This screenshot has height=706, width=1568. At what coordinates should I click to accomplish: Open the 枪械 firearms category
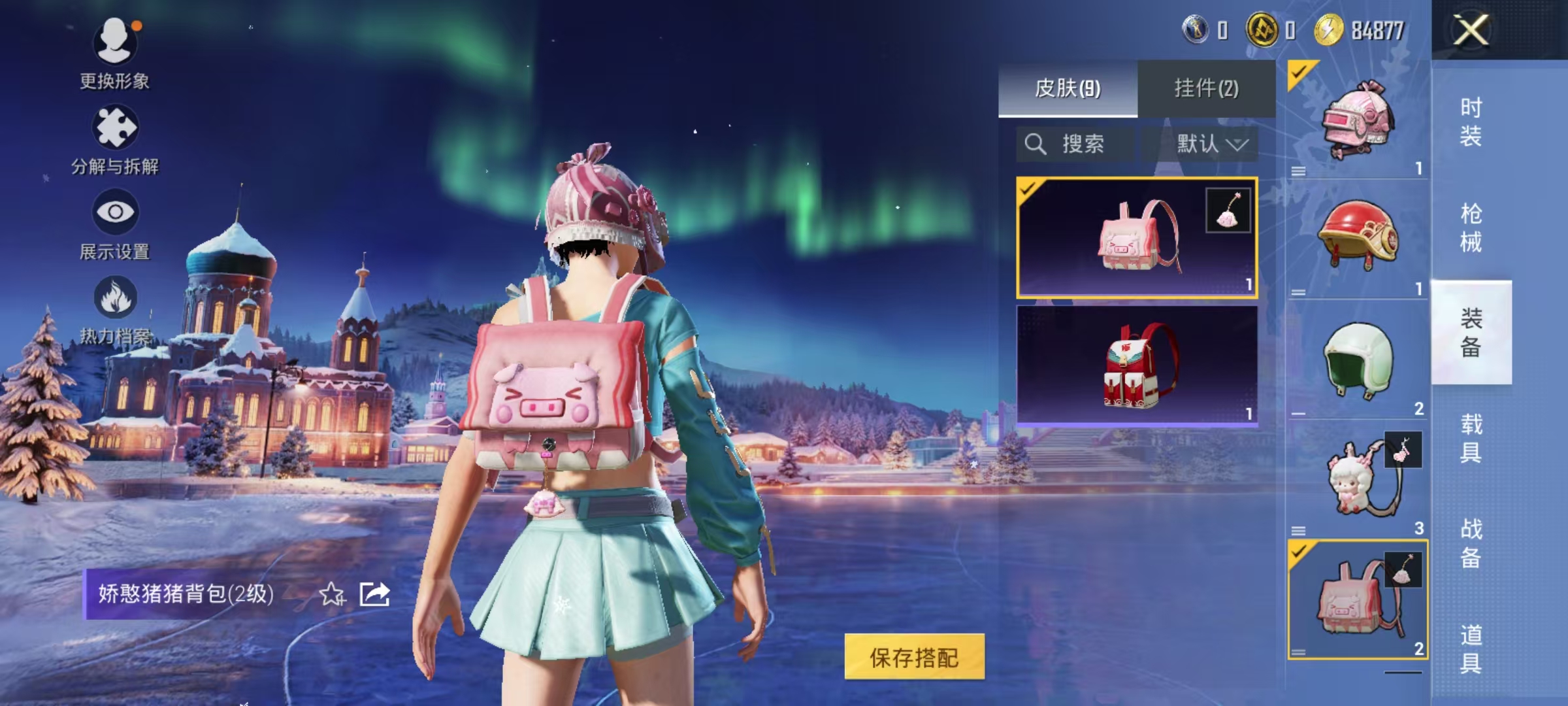coord(1471,227)
